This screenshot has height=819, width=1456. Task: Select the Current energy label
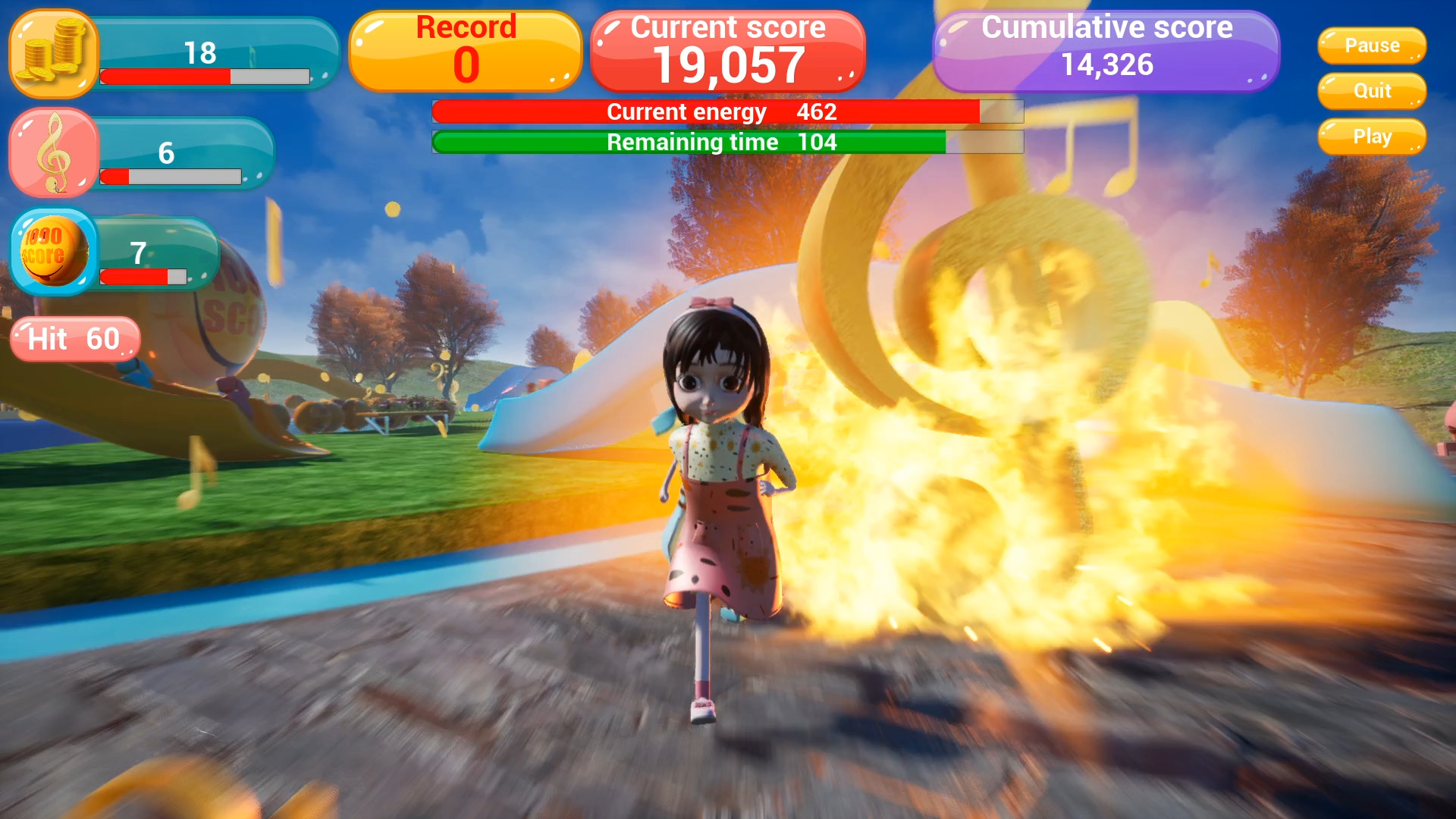tap(685, 111)
